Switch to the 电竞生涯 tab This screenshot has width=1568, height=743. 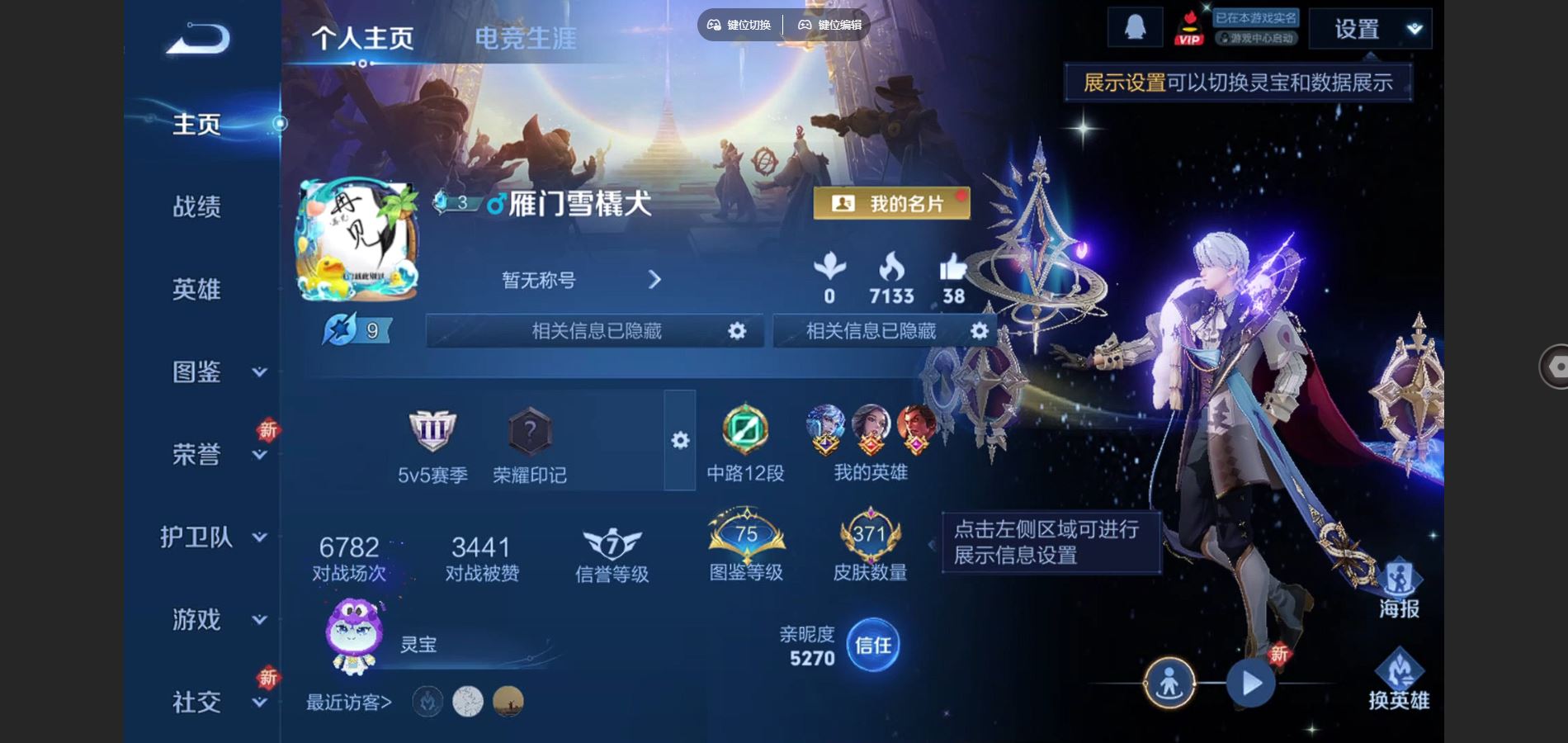pyautogui.click(x=526, y=36)
